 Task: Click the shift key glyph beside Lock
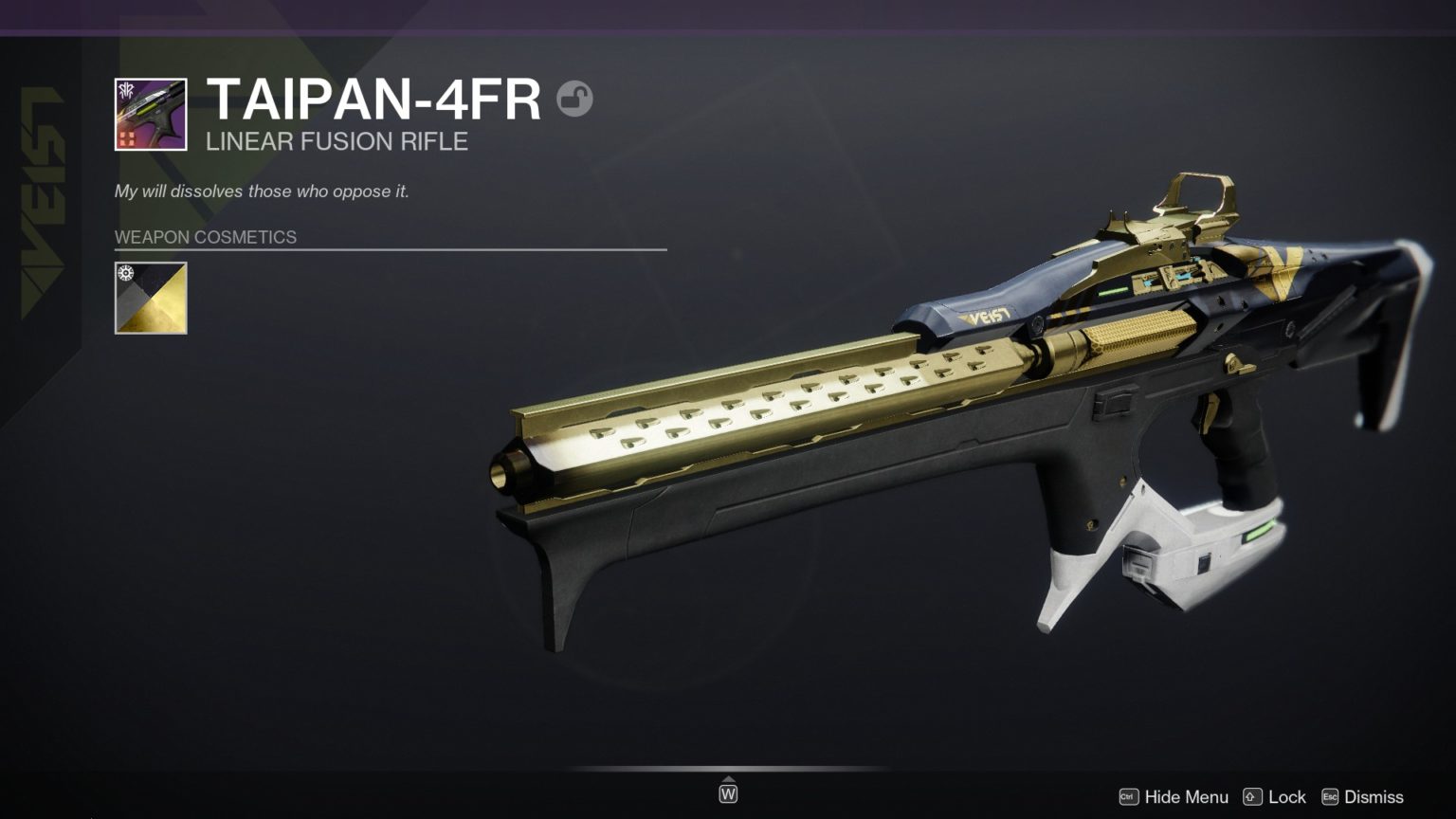pyautogui.click(x=1253, y=797)
